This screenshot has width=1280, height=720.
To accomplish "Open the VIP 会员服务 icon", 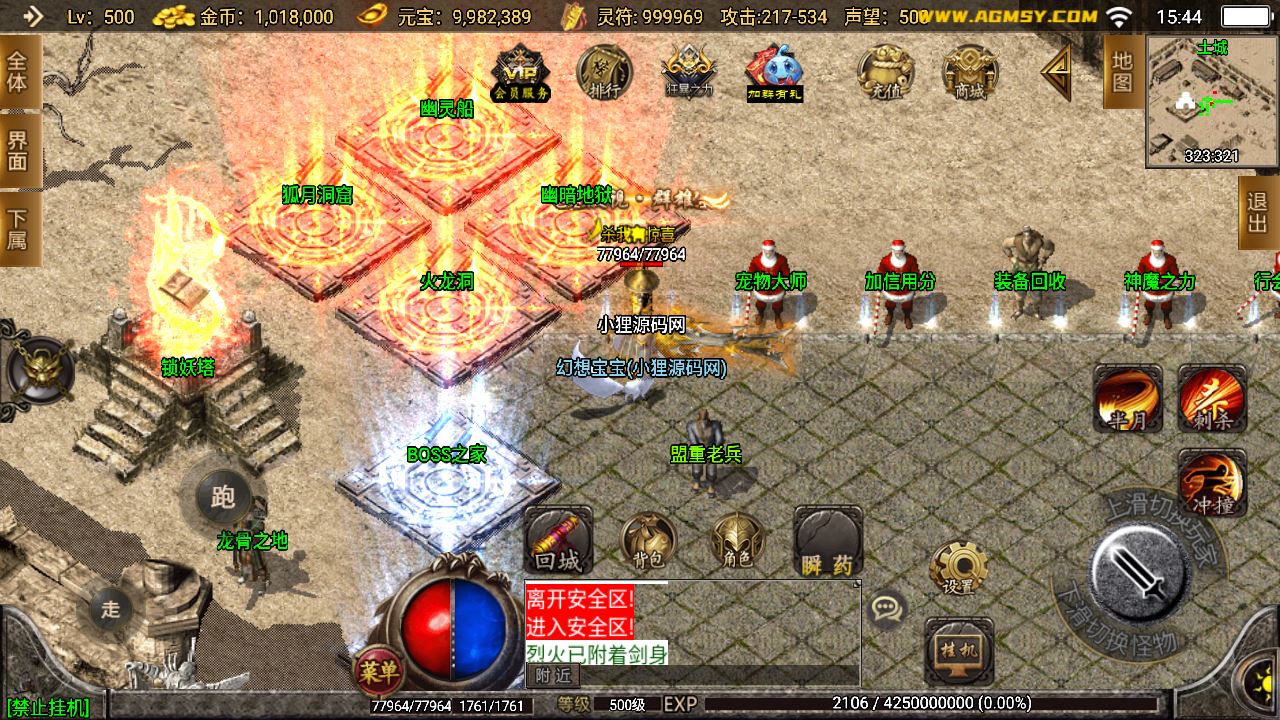I will point(521,73).
